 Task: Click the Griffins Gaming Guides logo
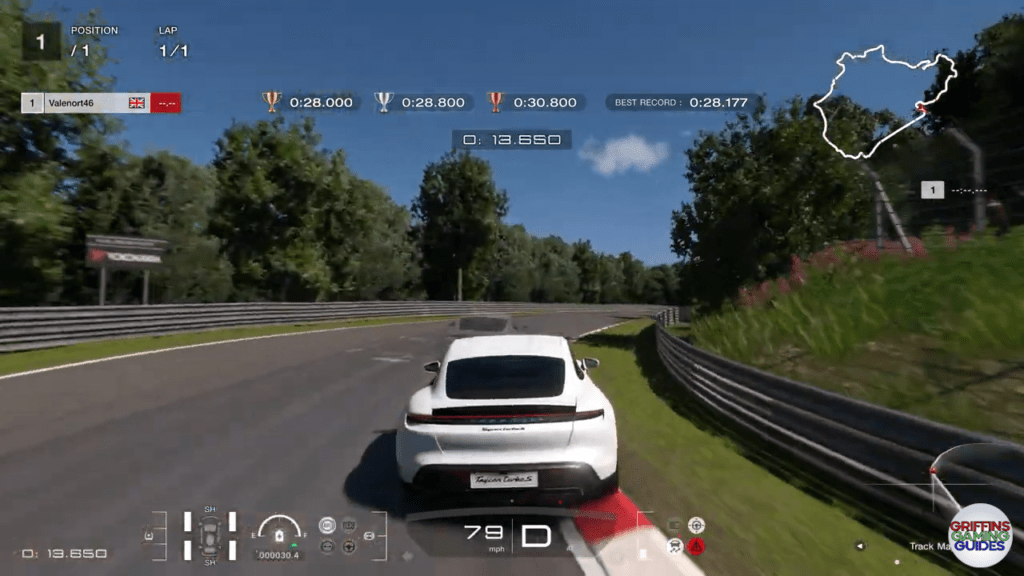click(979, 536)
